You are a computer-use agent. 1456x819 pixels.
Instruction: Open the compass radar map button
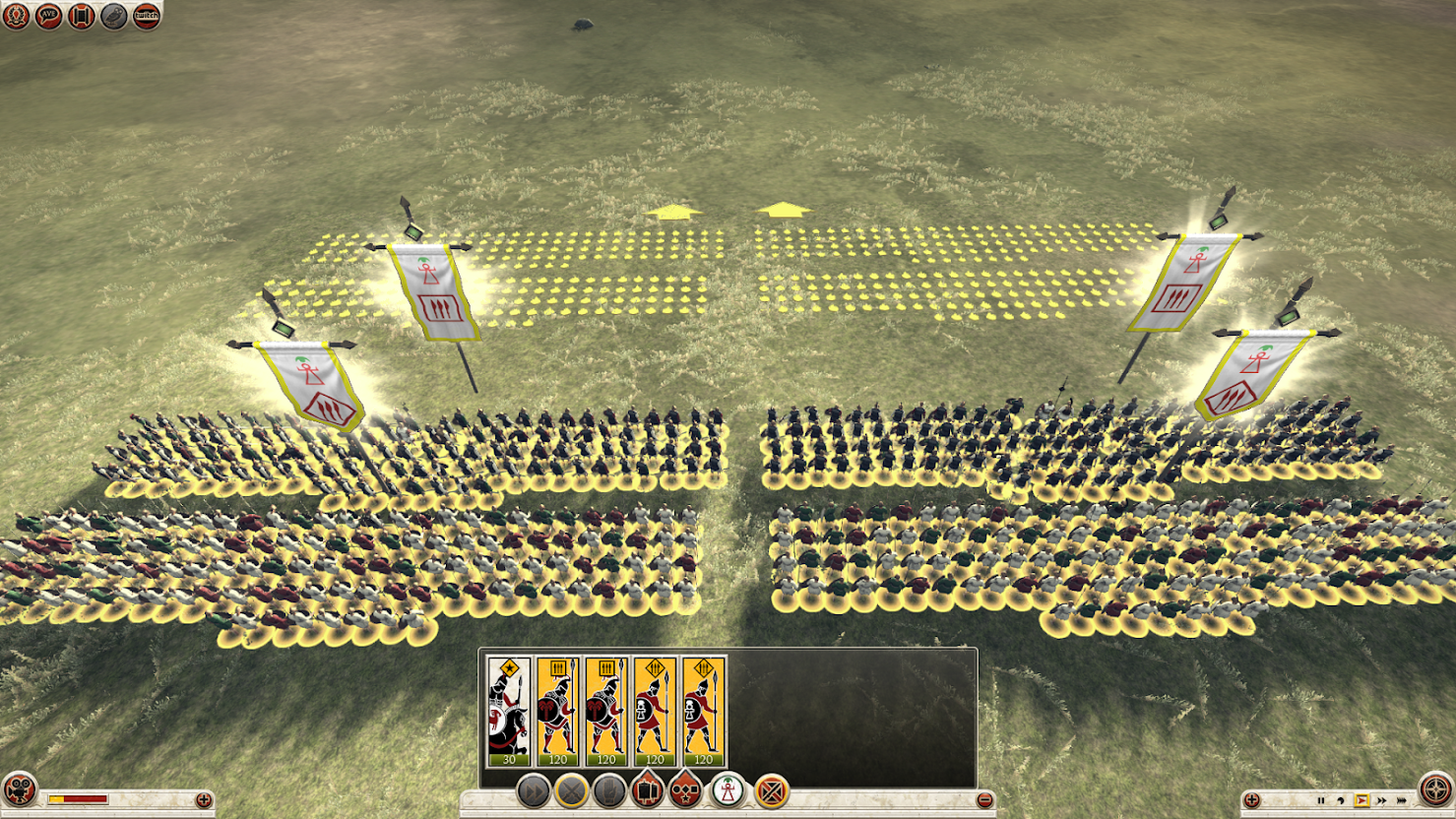tap(1436, 790)
